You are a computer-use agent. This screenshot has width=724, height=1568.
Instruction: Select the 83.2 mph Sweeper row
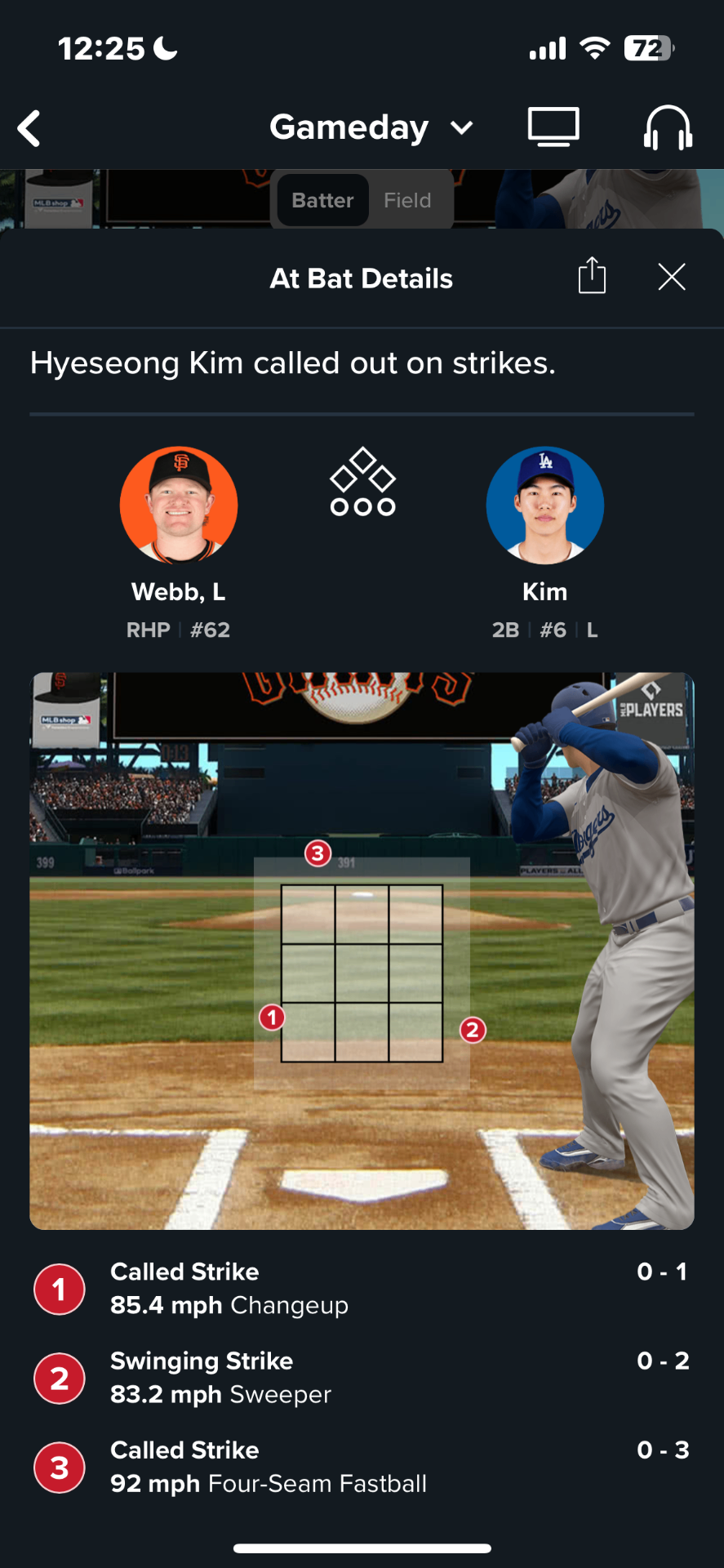(x=362, y=1378)
